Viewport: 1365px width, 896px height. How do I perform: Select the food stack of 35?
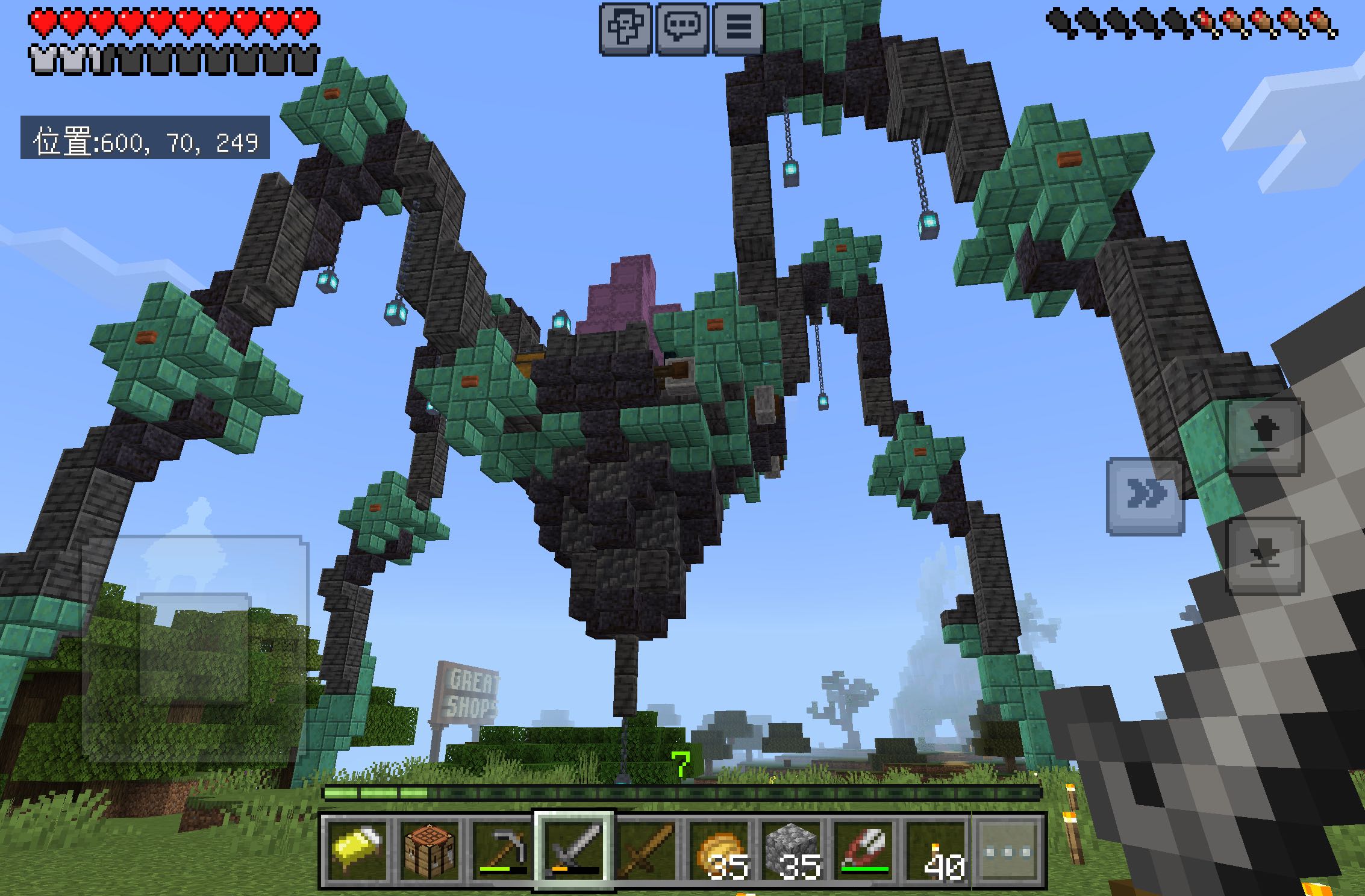[719, 850]
